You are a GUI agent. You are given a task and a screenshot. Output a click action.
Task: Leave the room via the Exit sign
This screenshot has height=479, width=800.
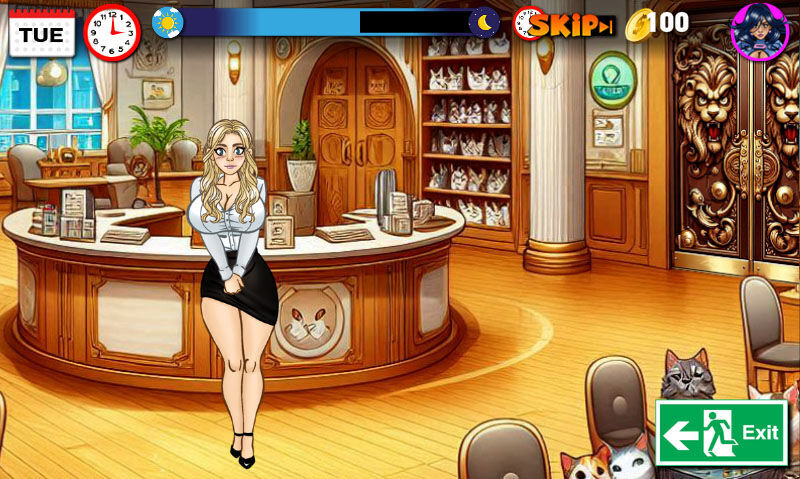tap(721, 433)
